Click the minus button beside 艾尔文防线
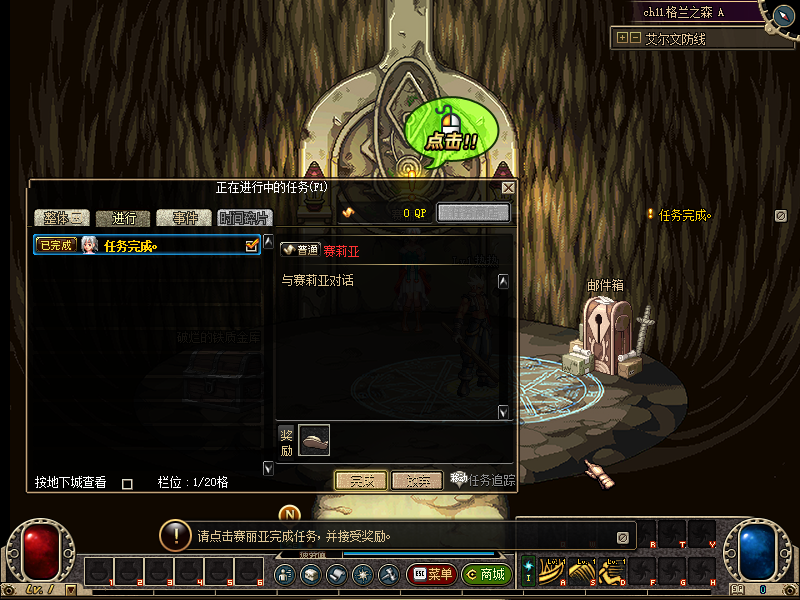This screenshot has height=600, width=800. (x=636, y=38)
